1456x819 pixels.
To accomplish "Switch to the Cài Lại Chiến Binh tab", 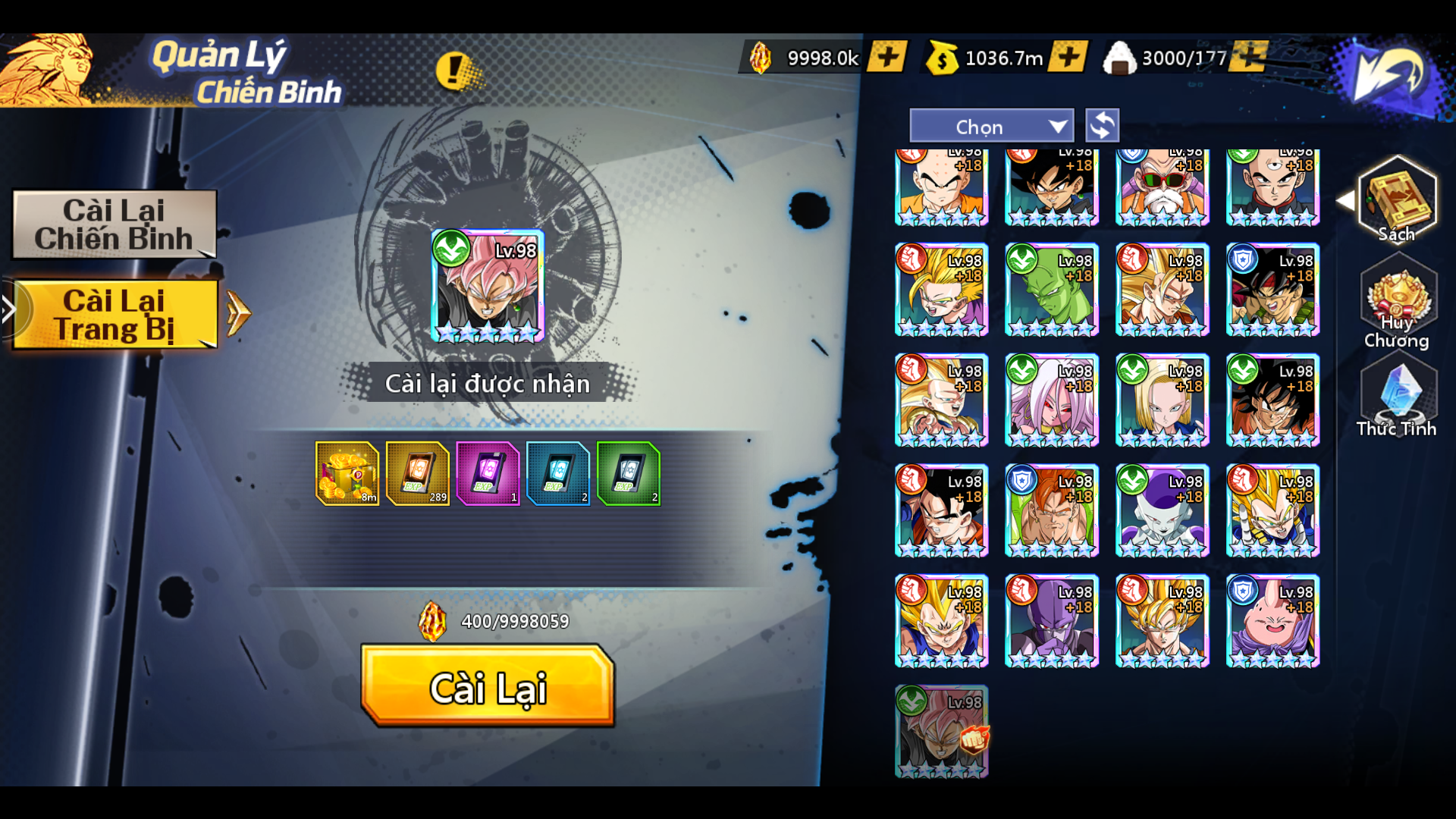I will click(x=115, y=224).
